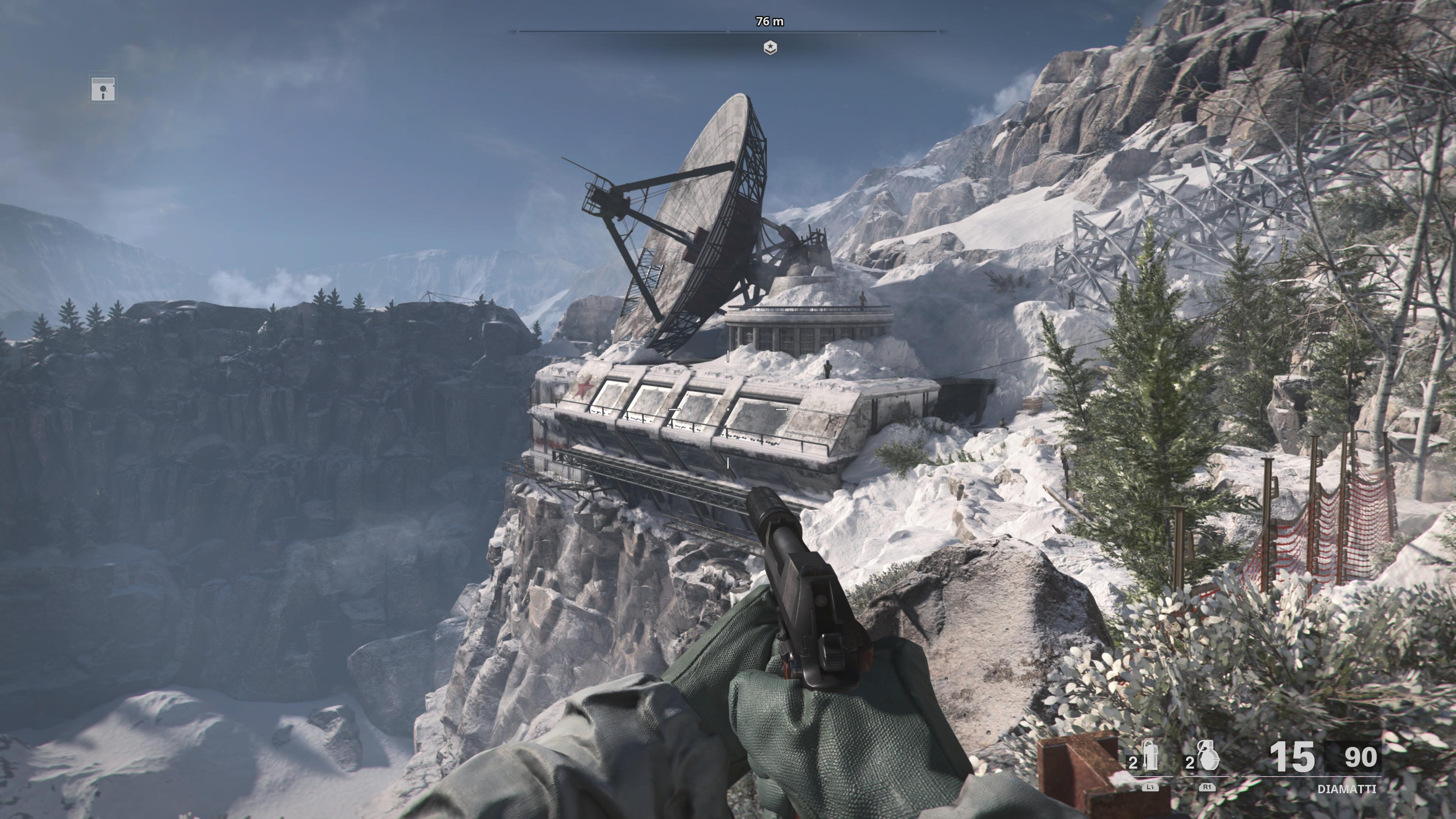Click the floppy disk save indicator icon
Viewport: 1456px width, 819px height.
tap(103, 89)
